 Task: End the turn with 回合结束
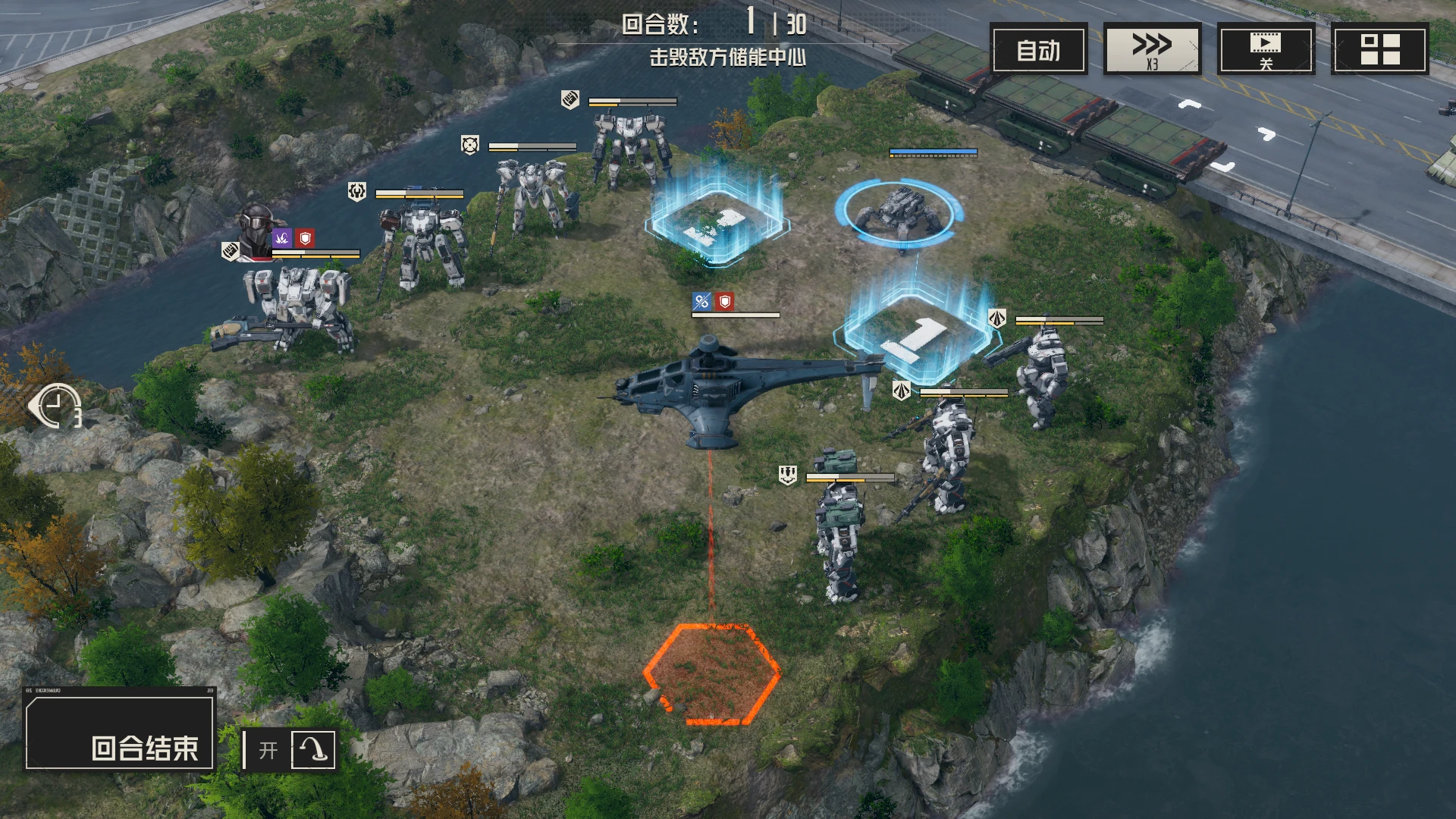click(121, 729)
